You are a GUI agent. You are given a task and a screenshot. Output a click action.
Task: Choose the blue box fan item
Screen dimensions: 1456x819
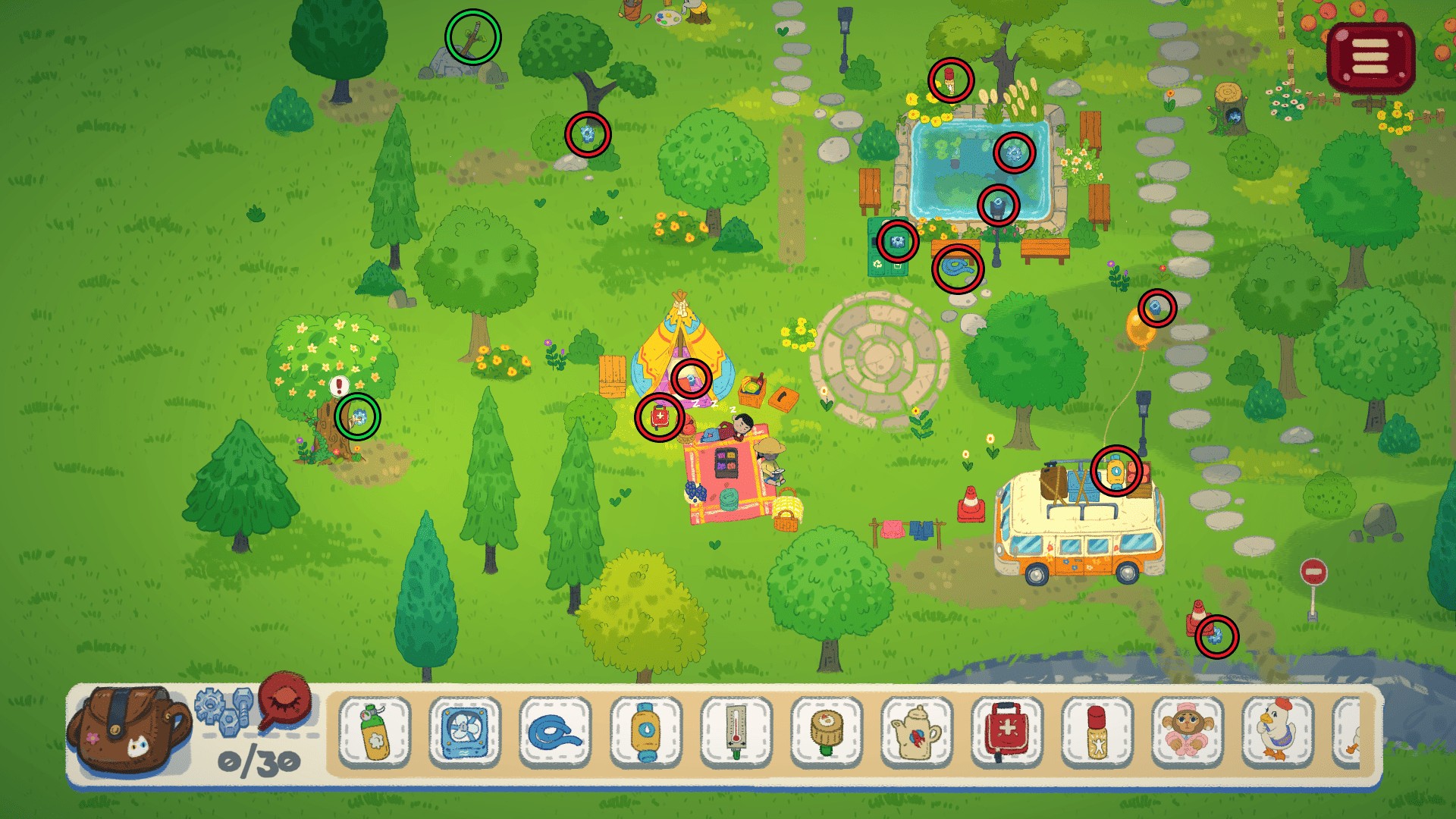click(x=464, y=732)
